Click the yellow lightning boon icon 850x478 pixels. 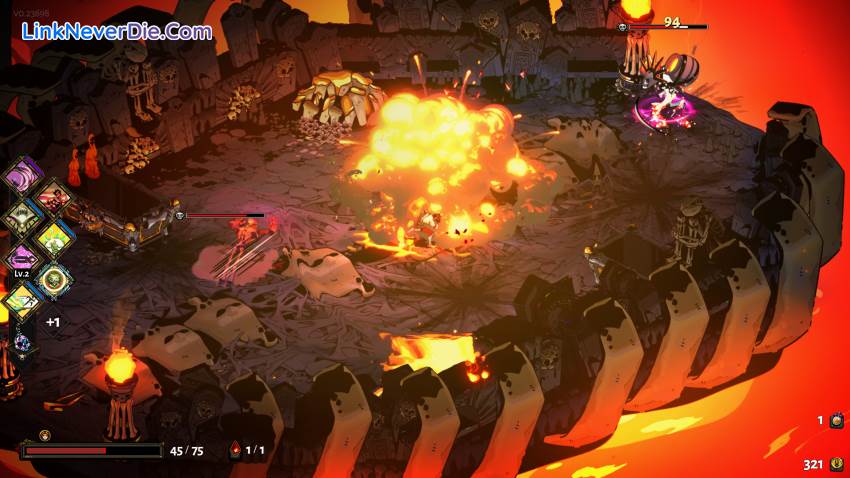point(20,298)
